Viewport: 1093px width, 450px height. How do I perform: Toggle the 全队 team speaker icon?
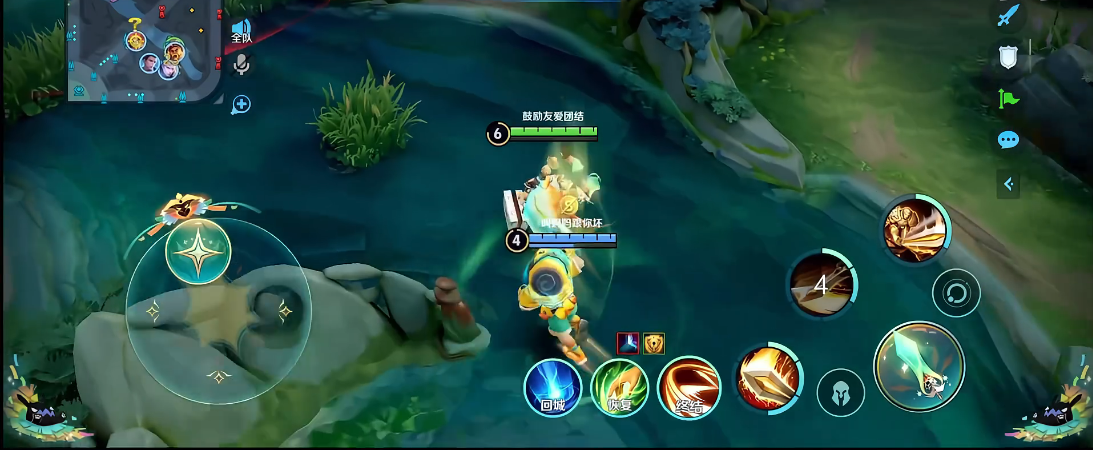click(x=241, y=30)
